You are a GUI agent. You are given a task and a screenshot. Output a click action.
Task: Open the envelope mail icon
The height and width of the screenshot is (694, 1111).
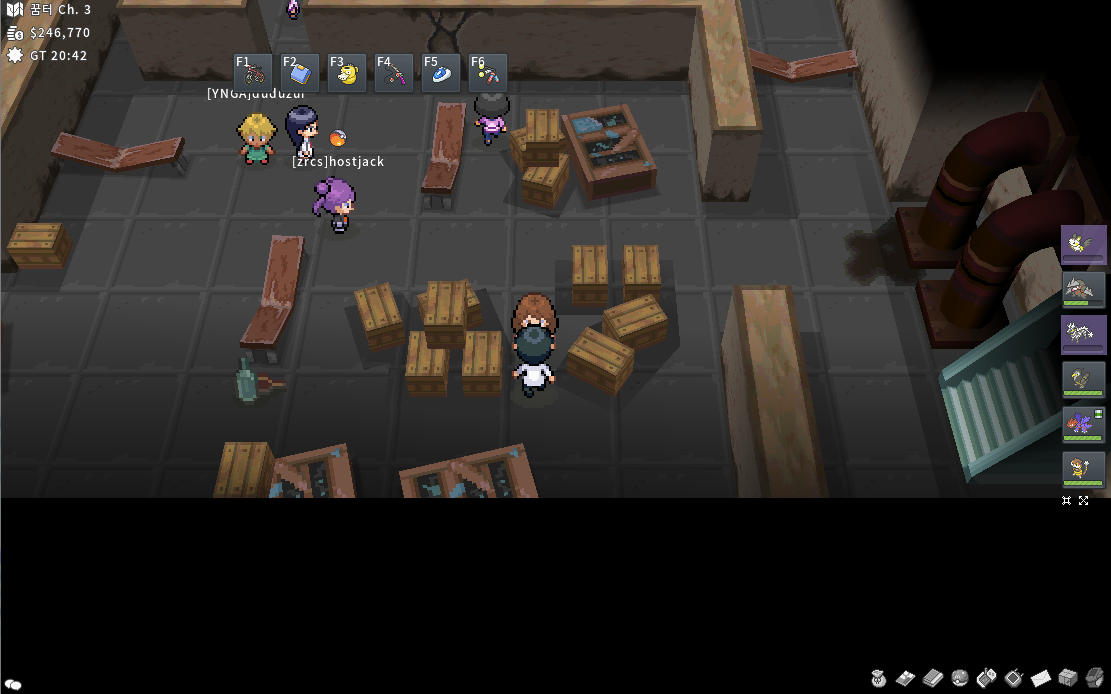1041,678
